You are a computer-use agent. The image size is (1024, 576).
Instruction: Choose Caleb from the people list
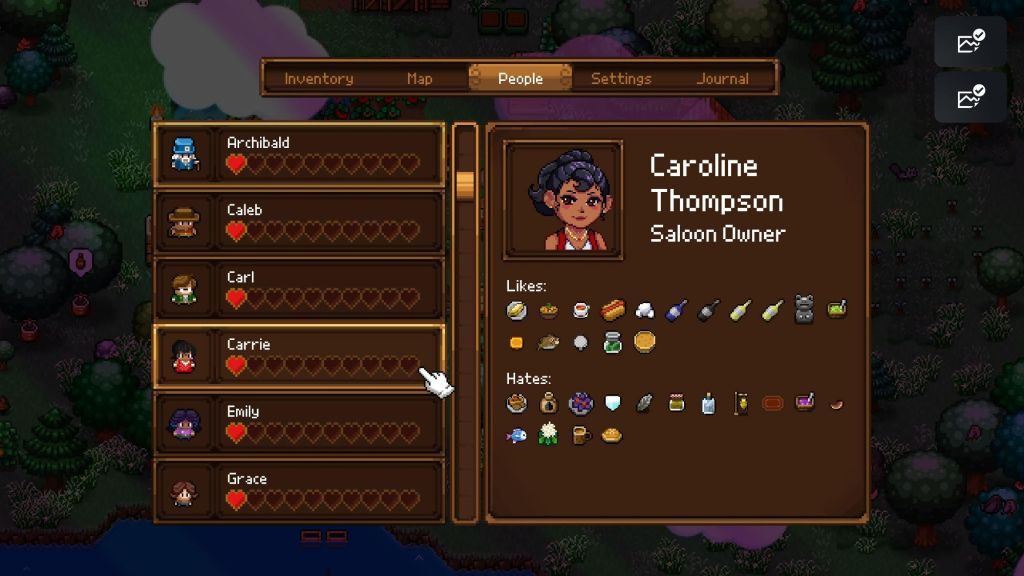tap(299, 222)
